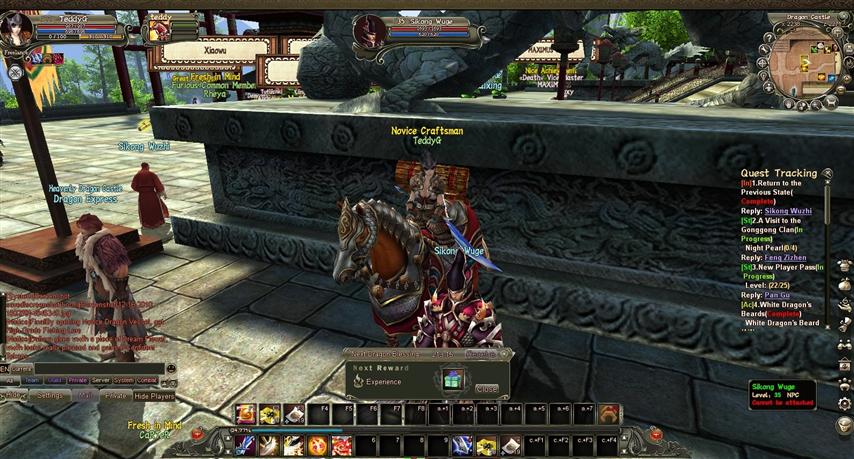This screenshot has height=459, width=854.
Task: Close the Next Dragon Blessing panel
Action: [x=487, y=389]
